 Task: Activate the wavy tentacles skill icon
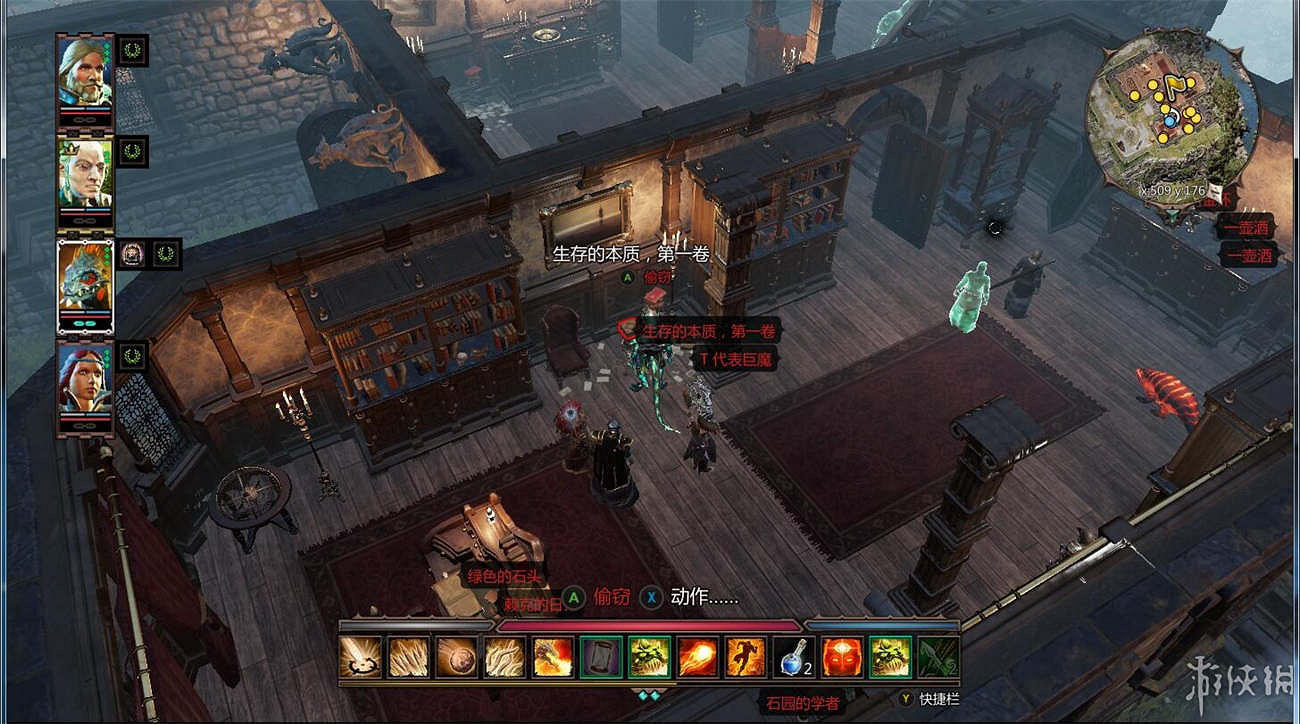click(504, 657)
